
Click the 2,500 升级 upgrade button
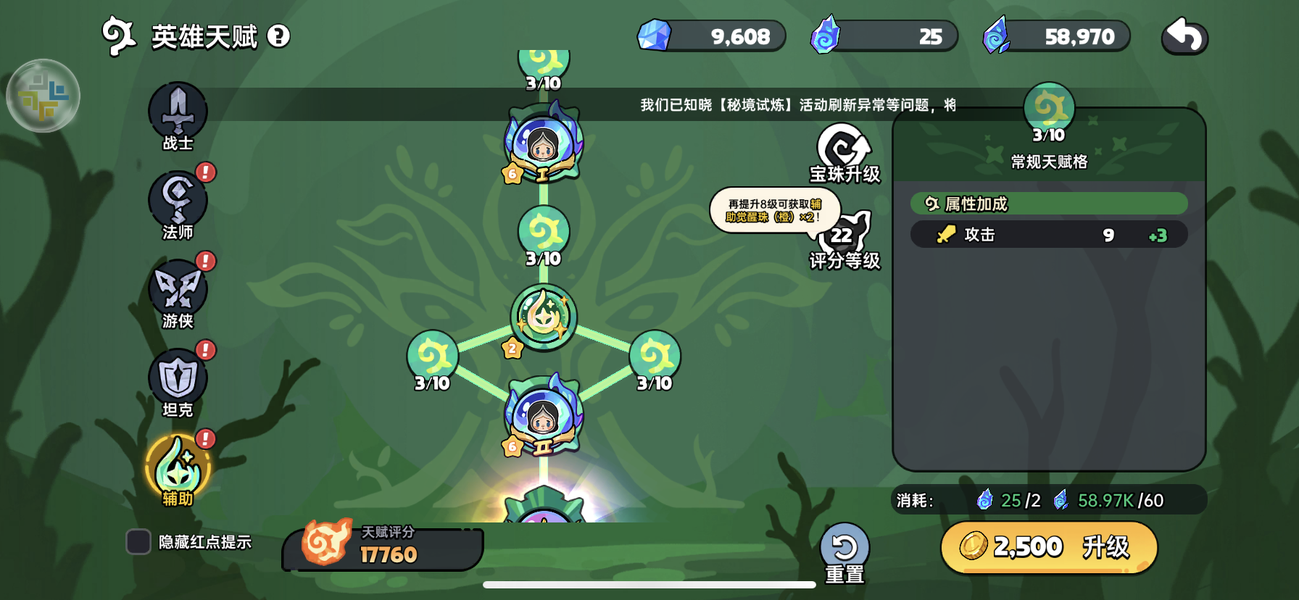(x=1049, y=547)
